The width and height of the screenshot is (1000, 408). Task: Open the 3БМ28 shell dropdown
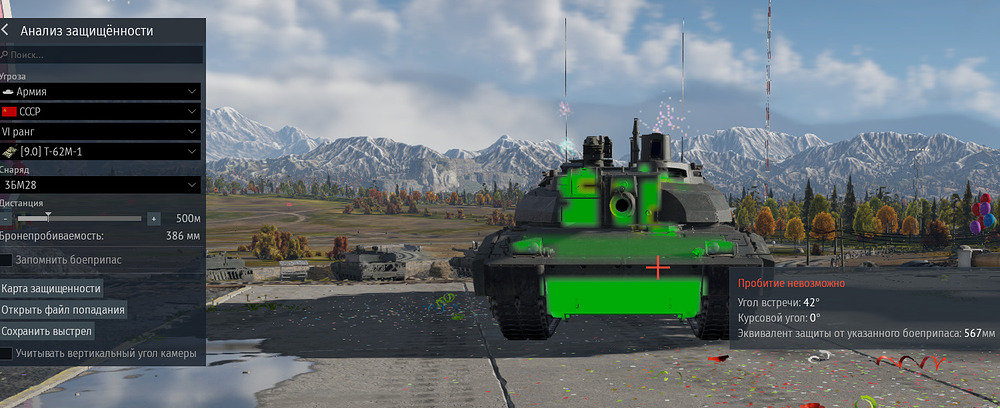click(x=101, y=185)
